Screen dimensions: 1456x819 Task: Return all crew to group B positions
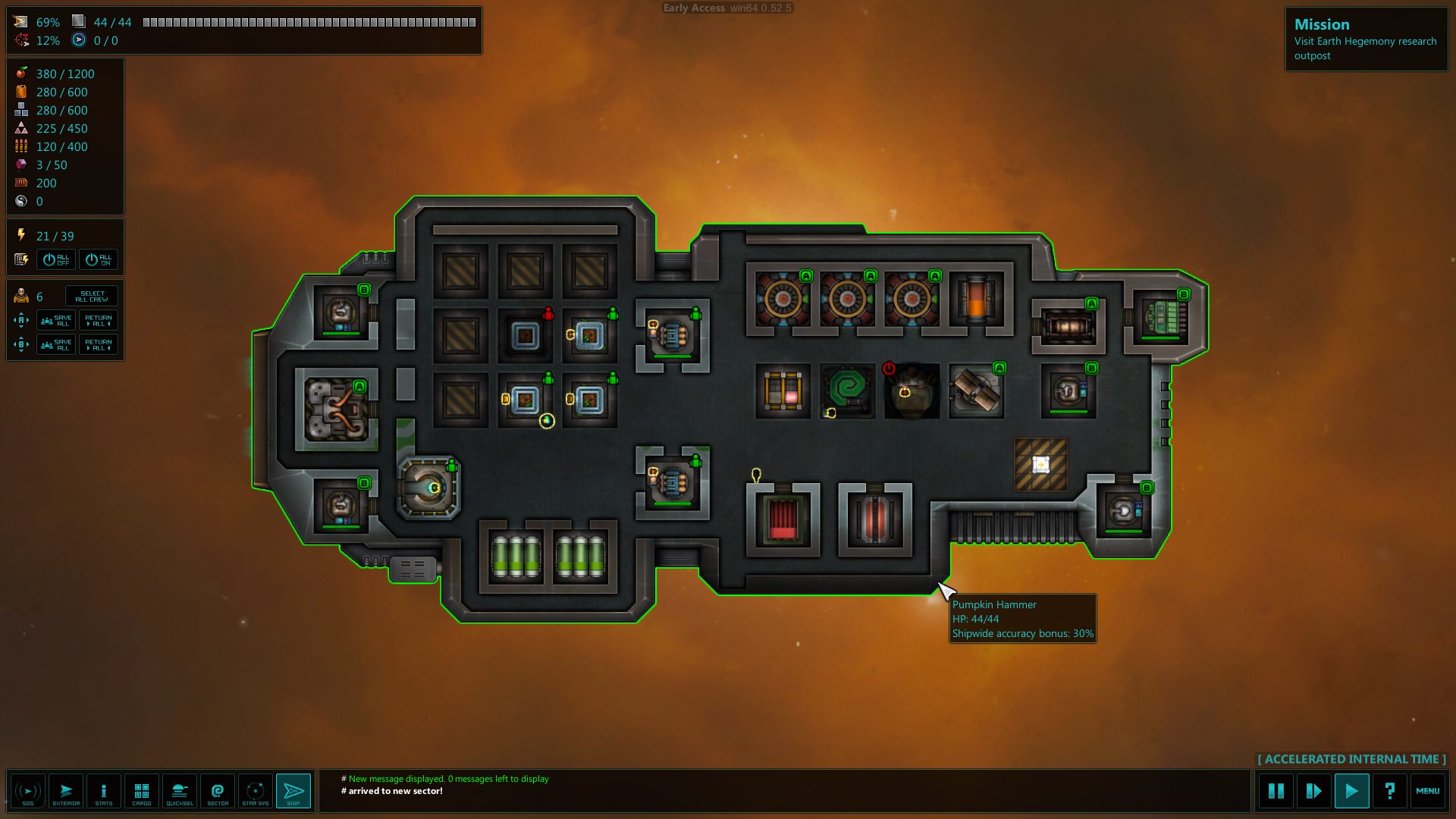(x=99, y=345)
